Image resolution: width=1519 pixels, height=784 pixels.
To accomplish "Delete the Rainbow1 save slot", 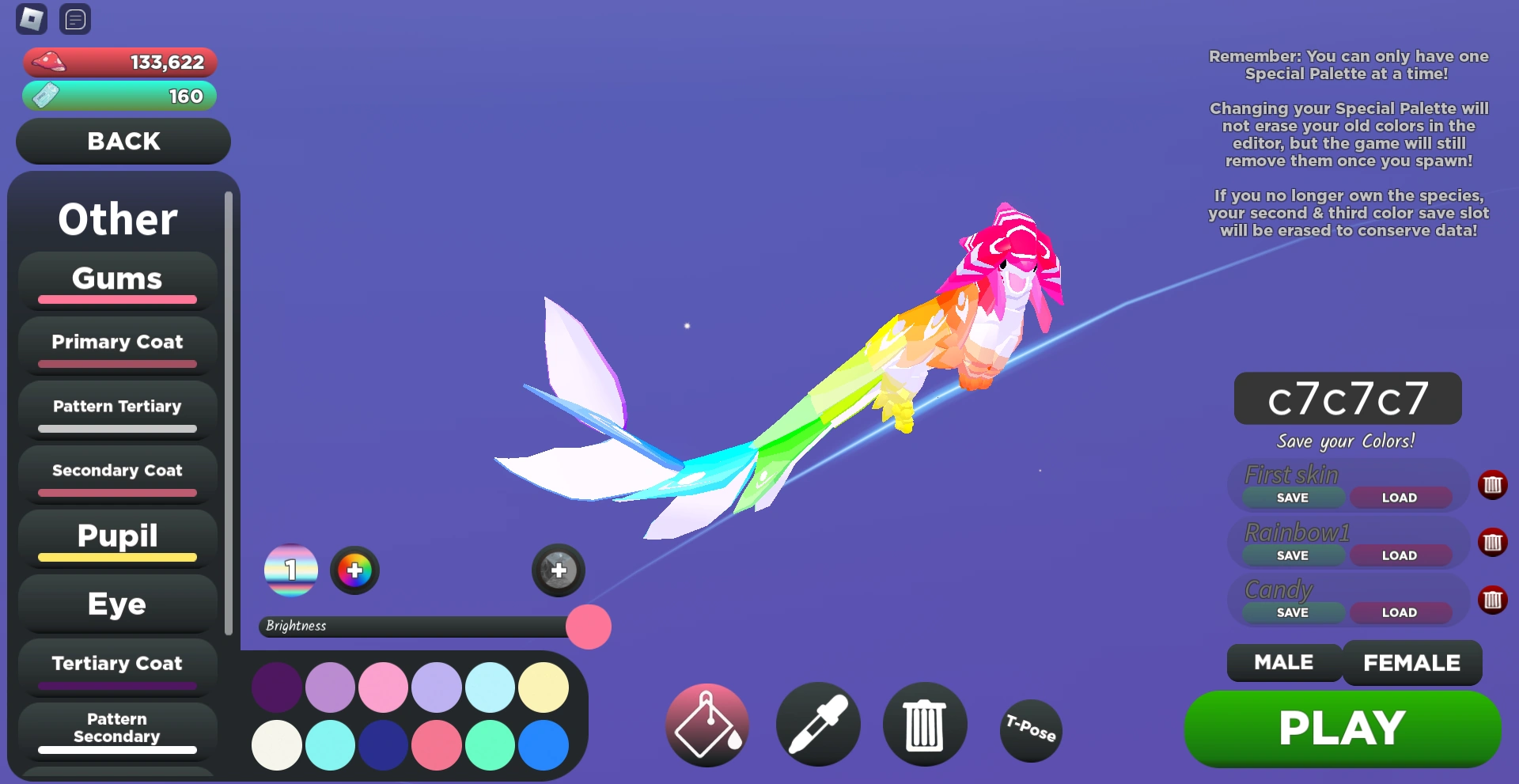I will pos(1494,543).
